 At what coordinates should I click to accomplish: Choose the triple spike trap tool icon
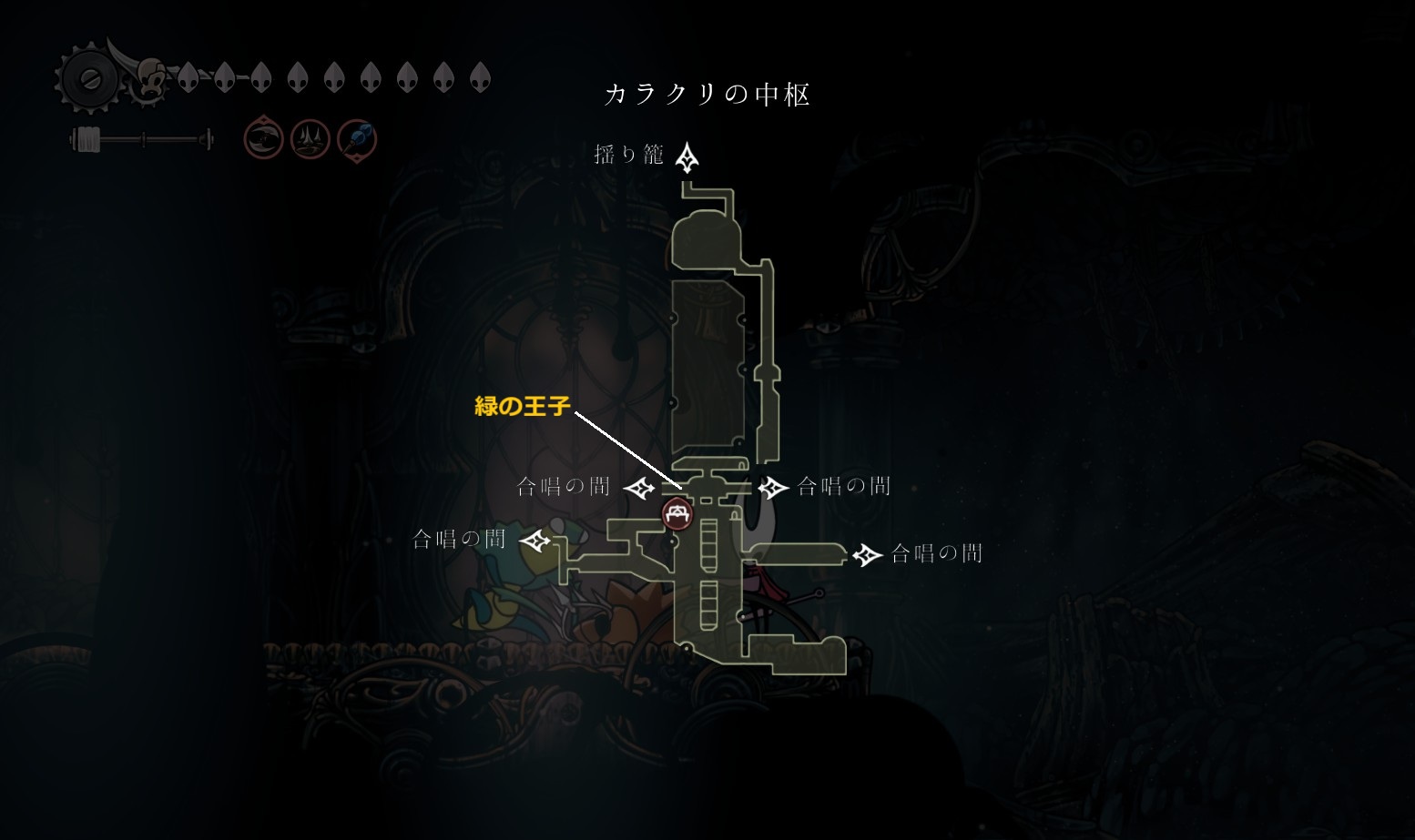tap(310, 140)
